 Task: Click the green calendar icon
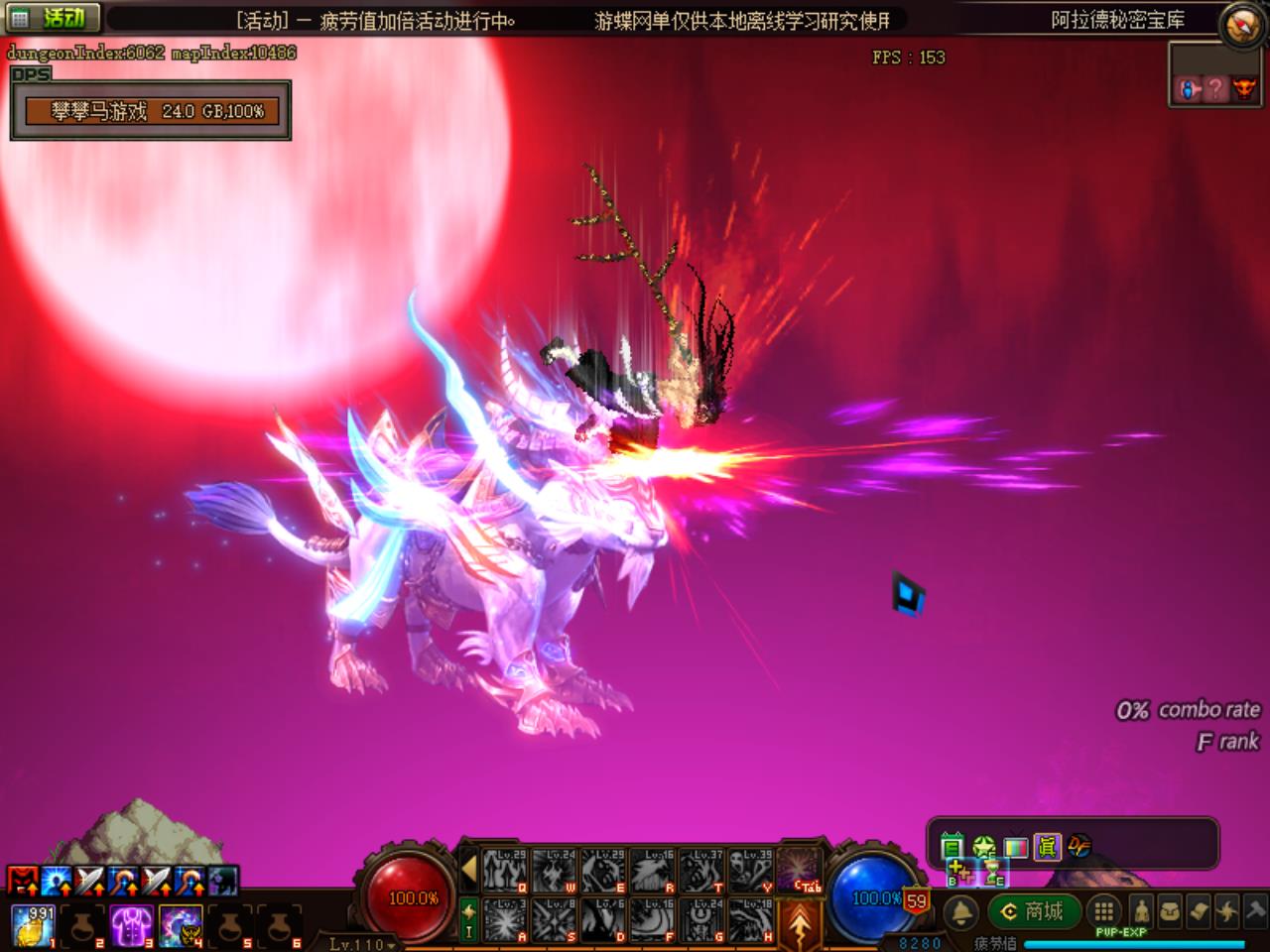pos(952,846)
